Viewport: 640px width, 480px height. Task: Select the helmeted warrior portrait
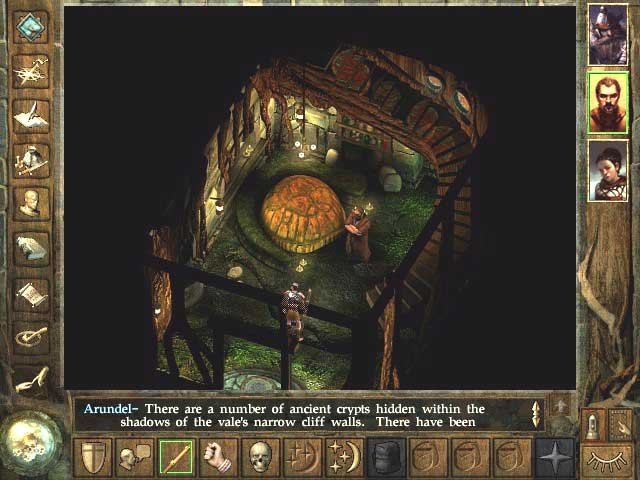click(607, 33)
